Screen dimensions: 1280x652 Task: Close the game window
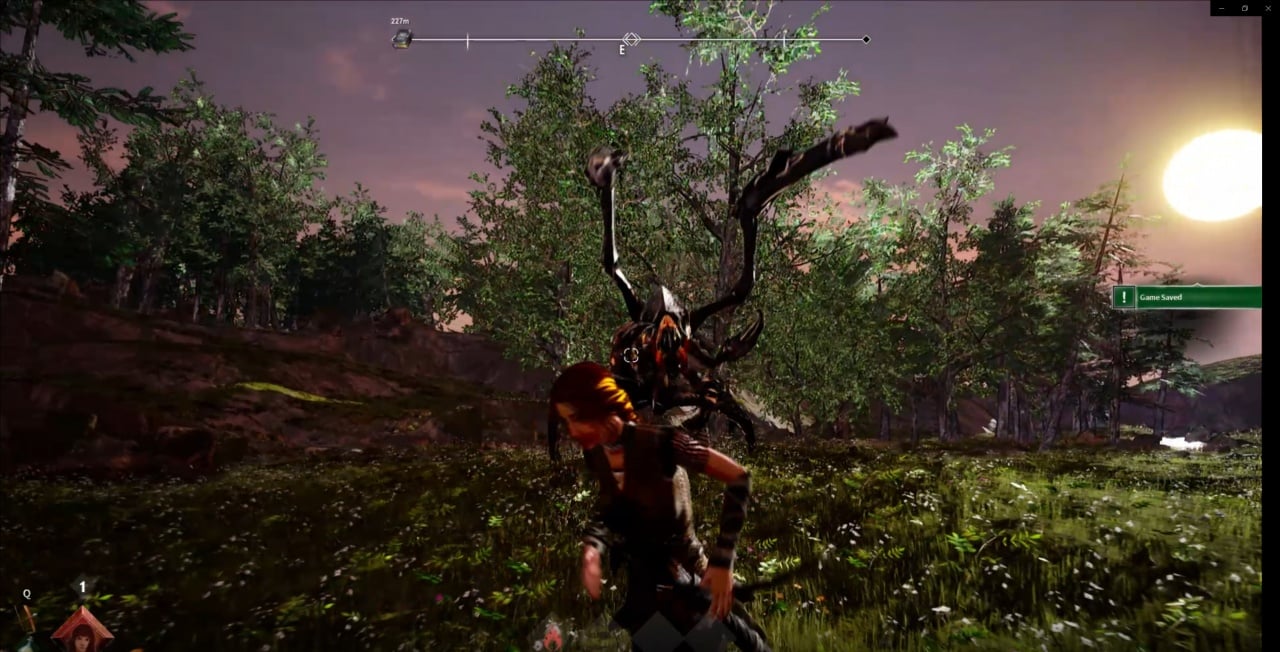click(x=1267, y=8)
